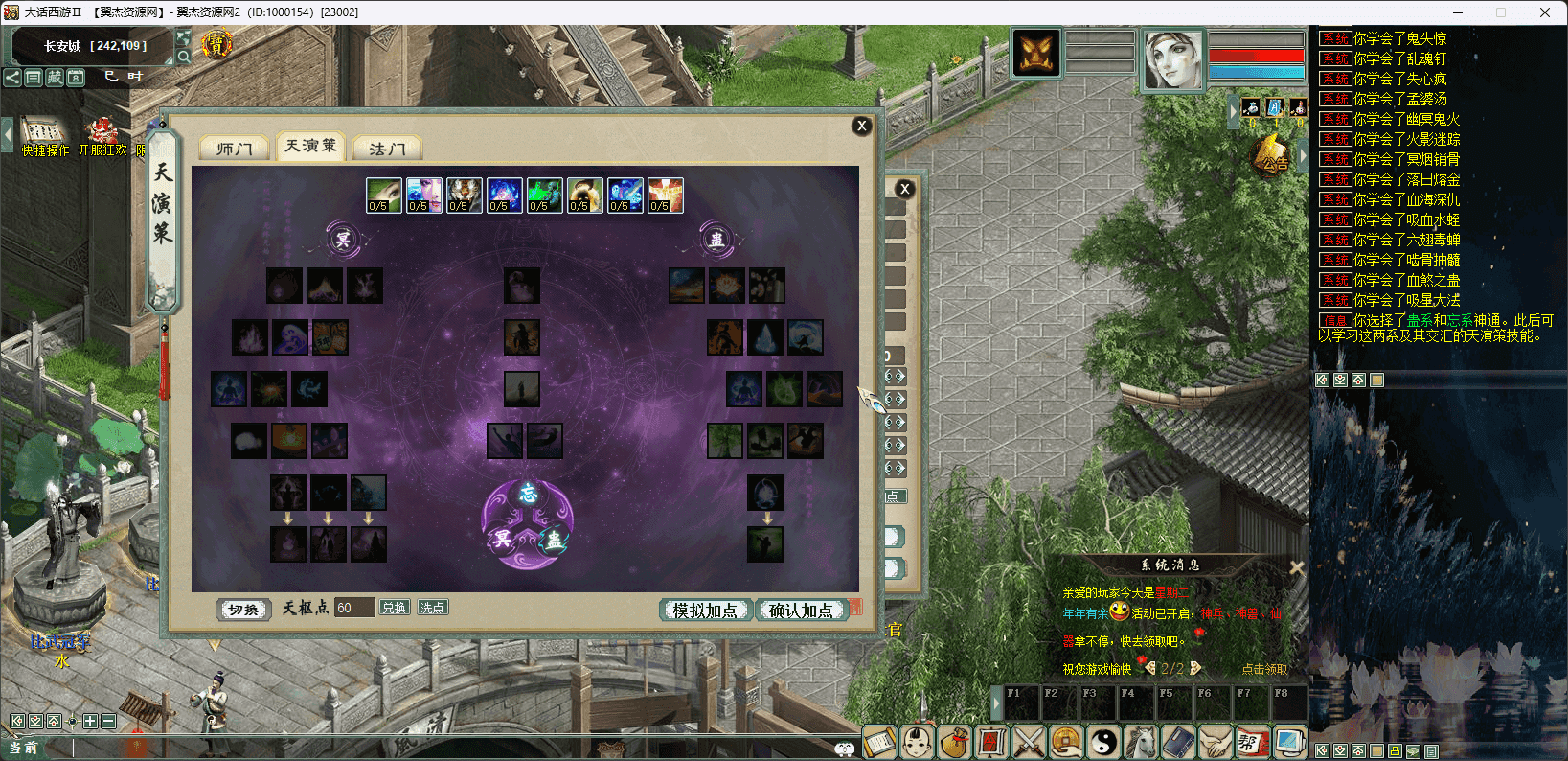Select the 冥 branch emblem header

pos(342,240)
